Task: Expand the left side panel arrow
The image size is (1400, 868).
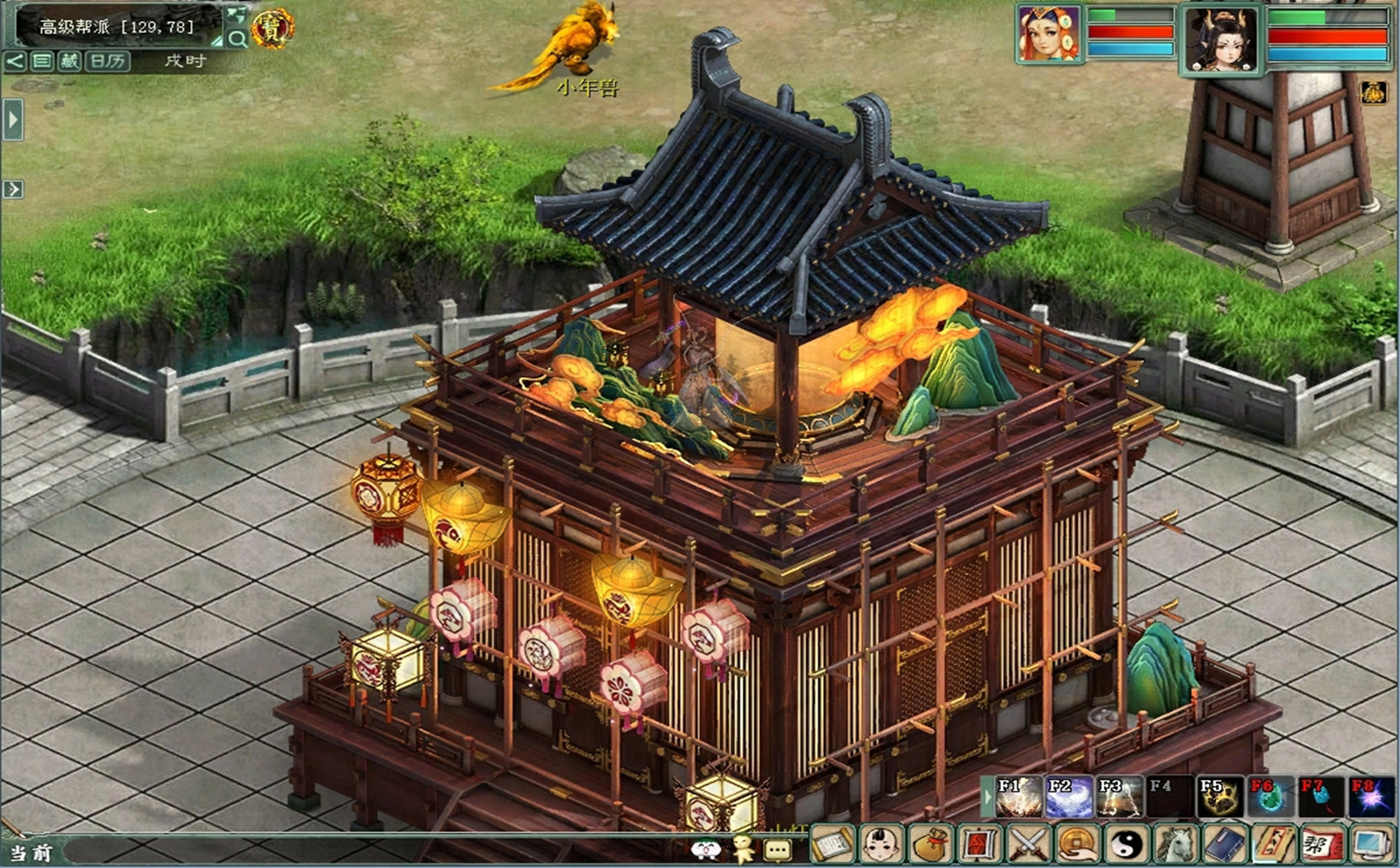Action: click(x=12, y=120)
